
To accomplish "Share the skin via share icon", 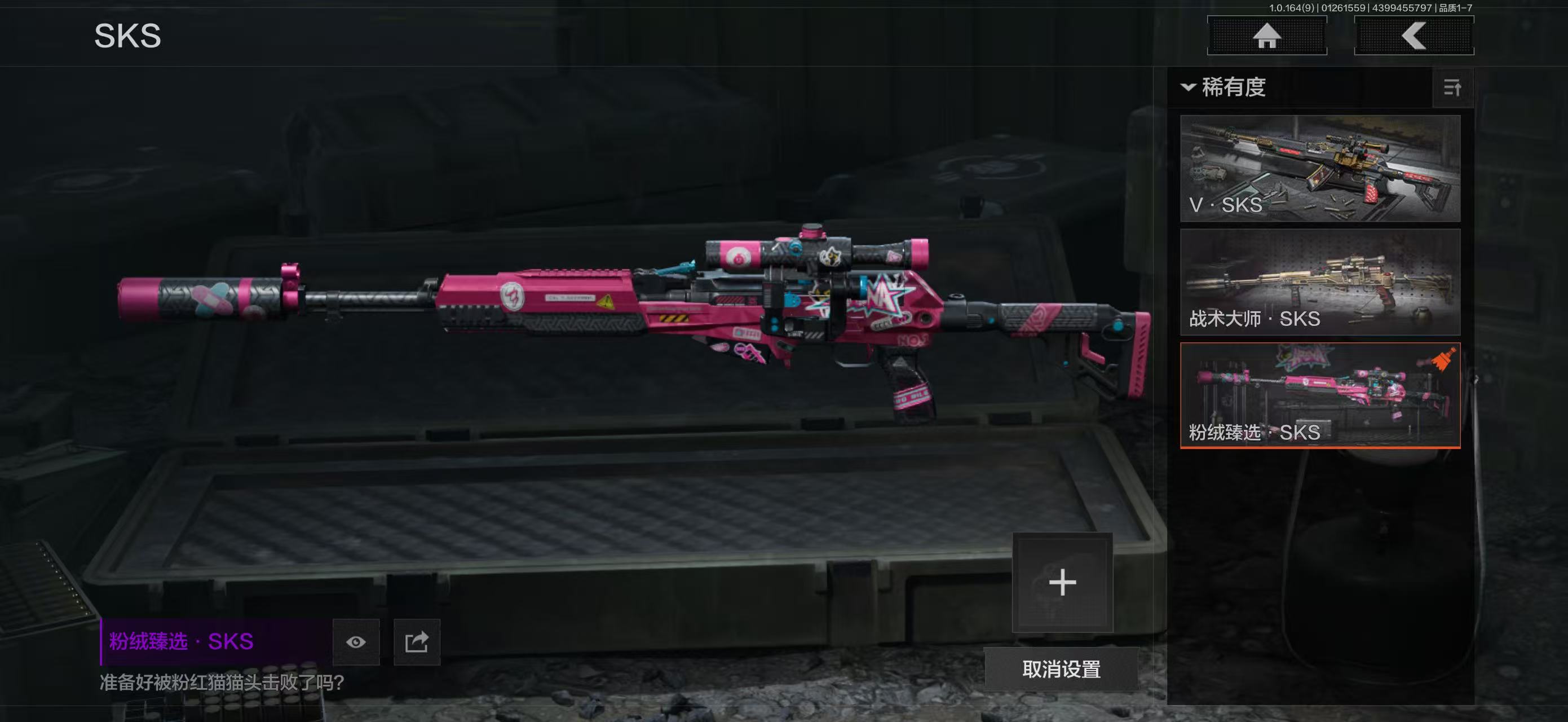I will click(x=417, y=642).
